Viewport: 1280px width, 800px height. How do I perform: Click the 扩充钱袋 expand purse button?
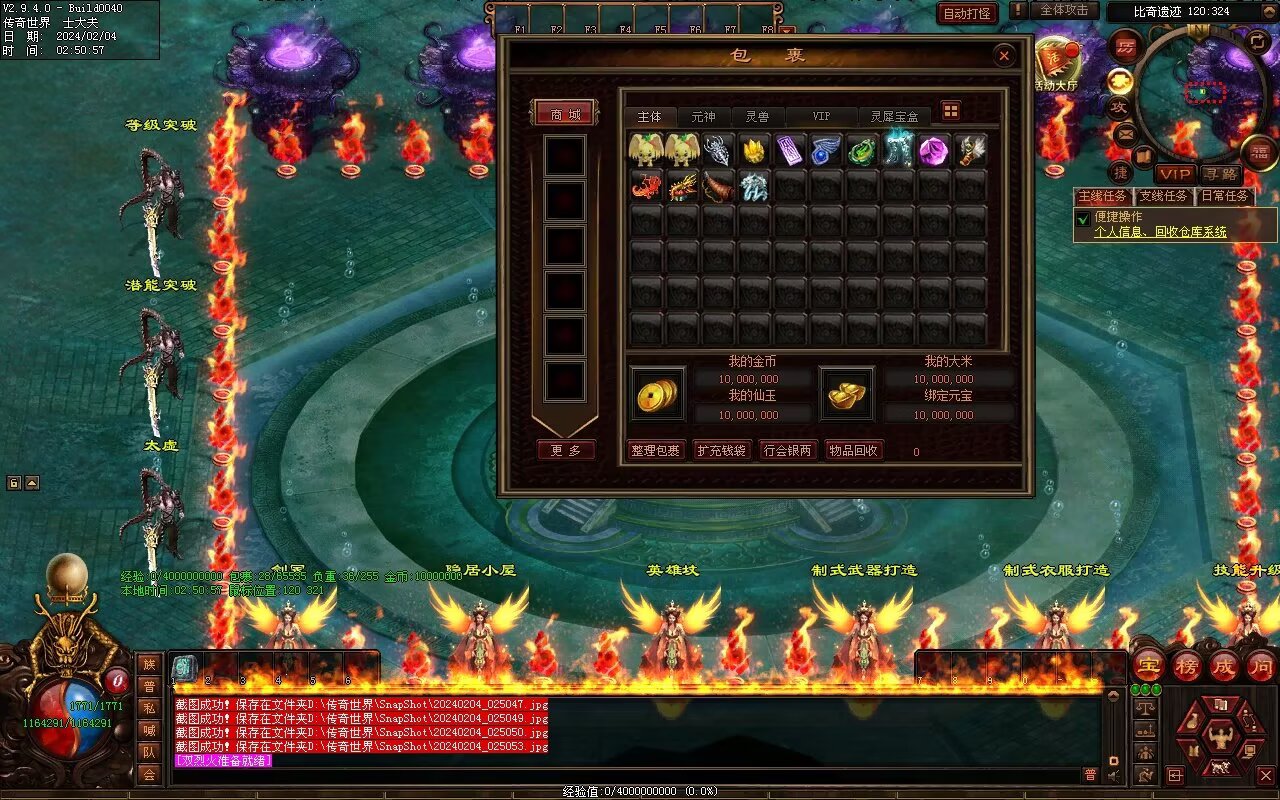(721, 451)
